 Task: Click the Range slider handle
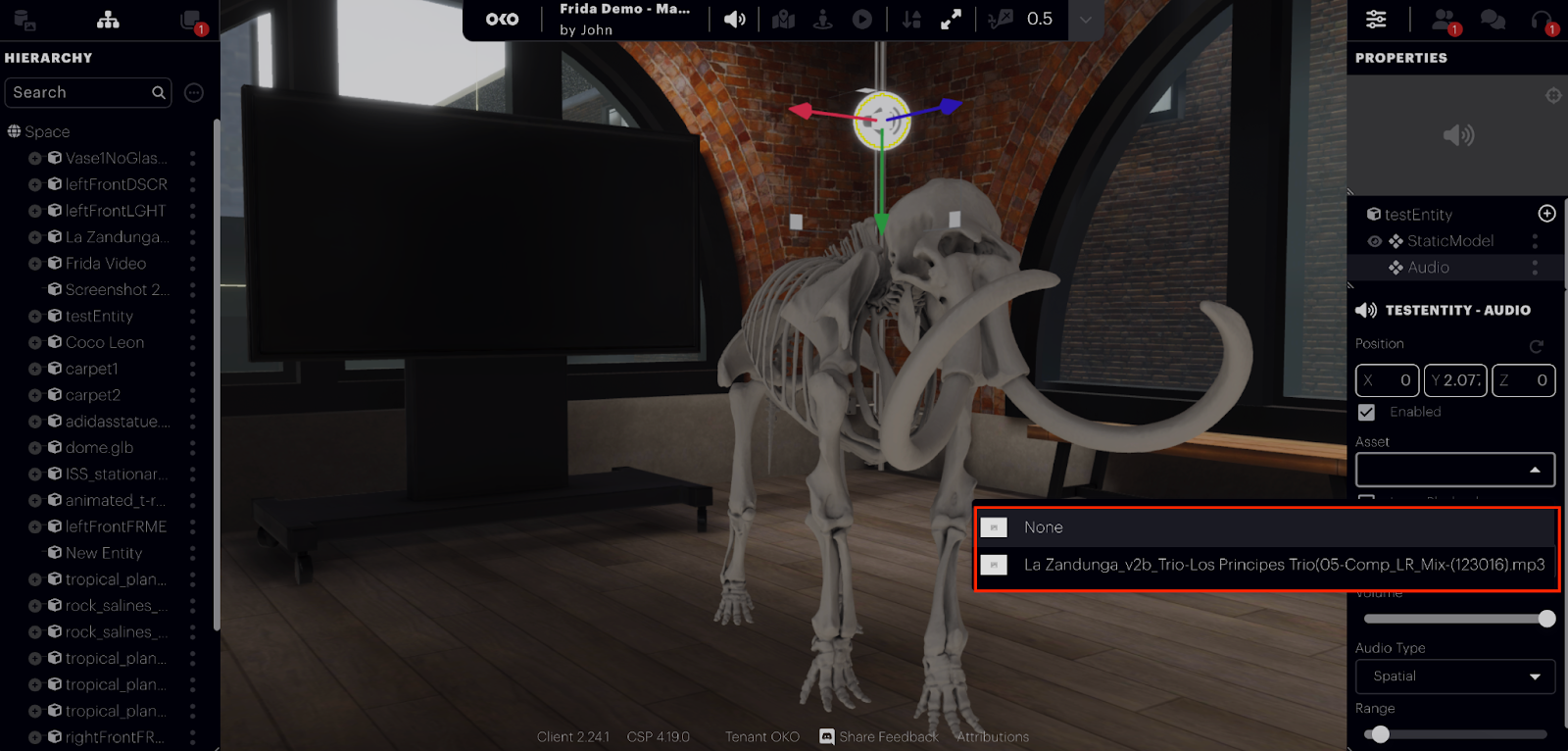(1380, 734)
